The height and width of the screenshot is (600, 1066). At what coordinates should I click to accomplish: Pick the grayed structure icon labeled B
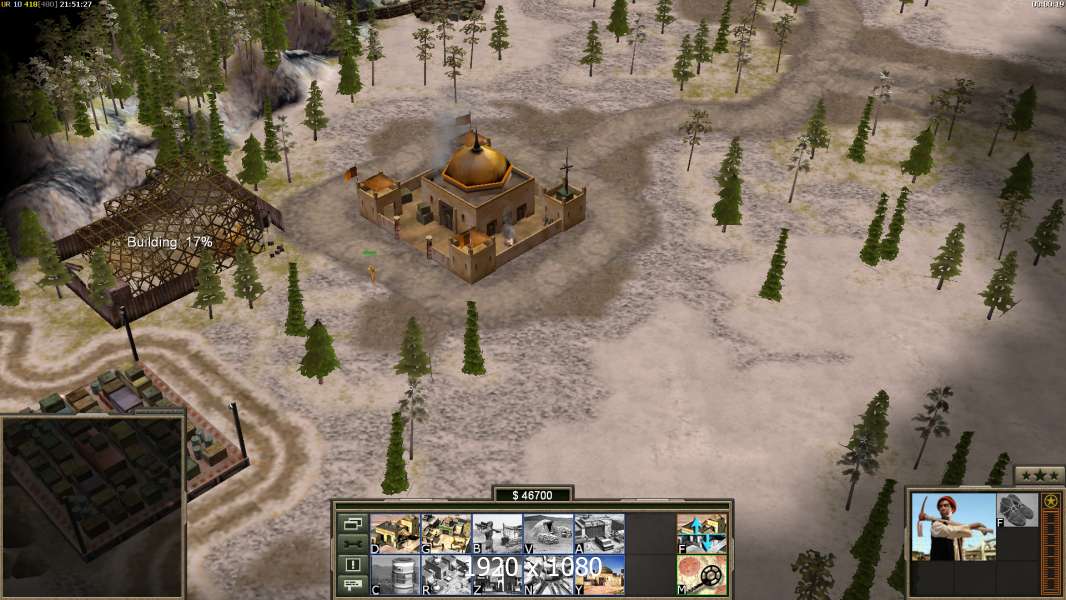tap(497, 533)
